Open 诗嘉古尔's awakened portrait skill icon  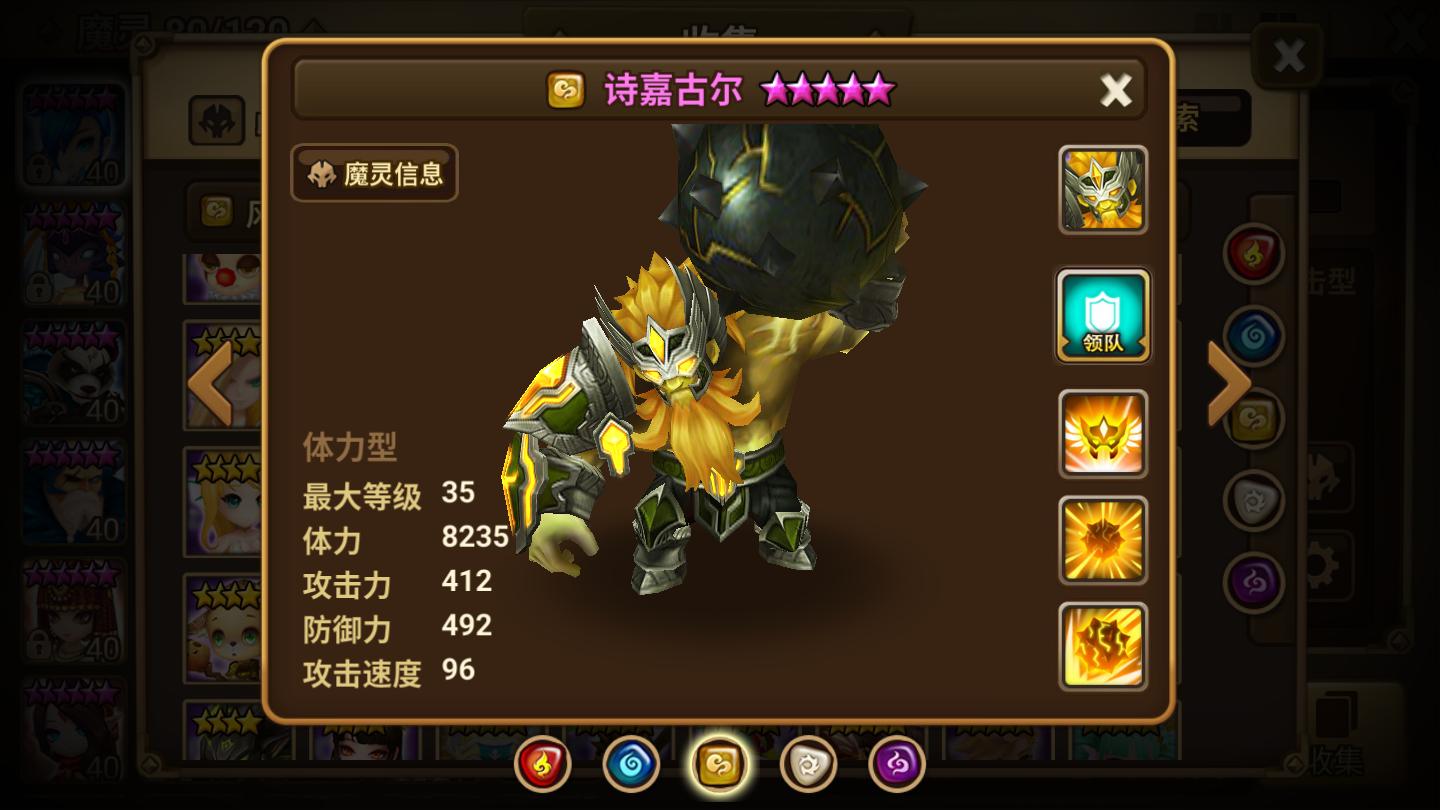click(x=1103, y=191)
